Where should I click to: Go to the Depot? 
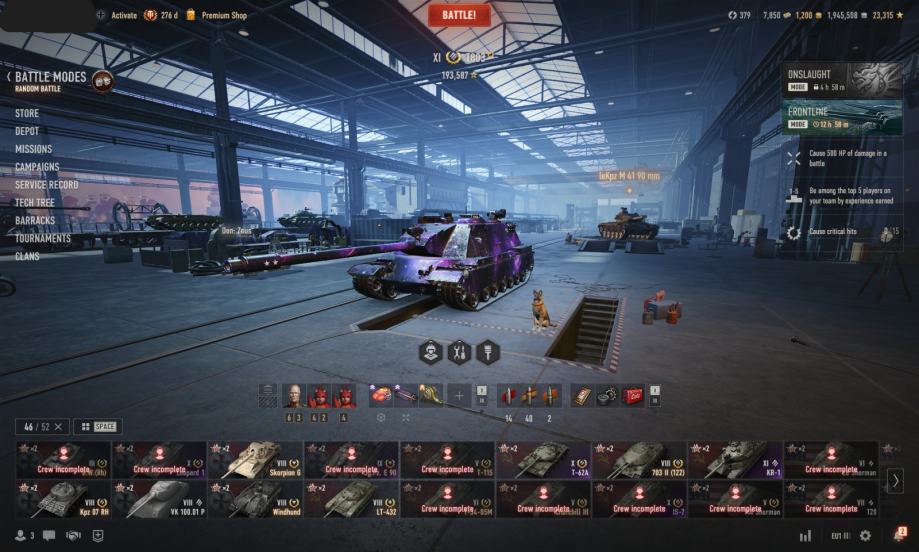coord(27,131)
